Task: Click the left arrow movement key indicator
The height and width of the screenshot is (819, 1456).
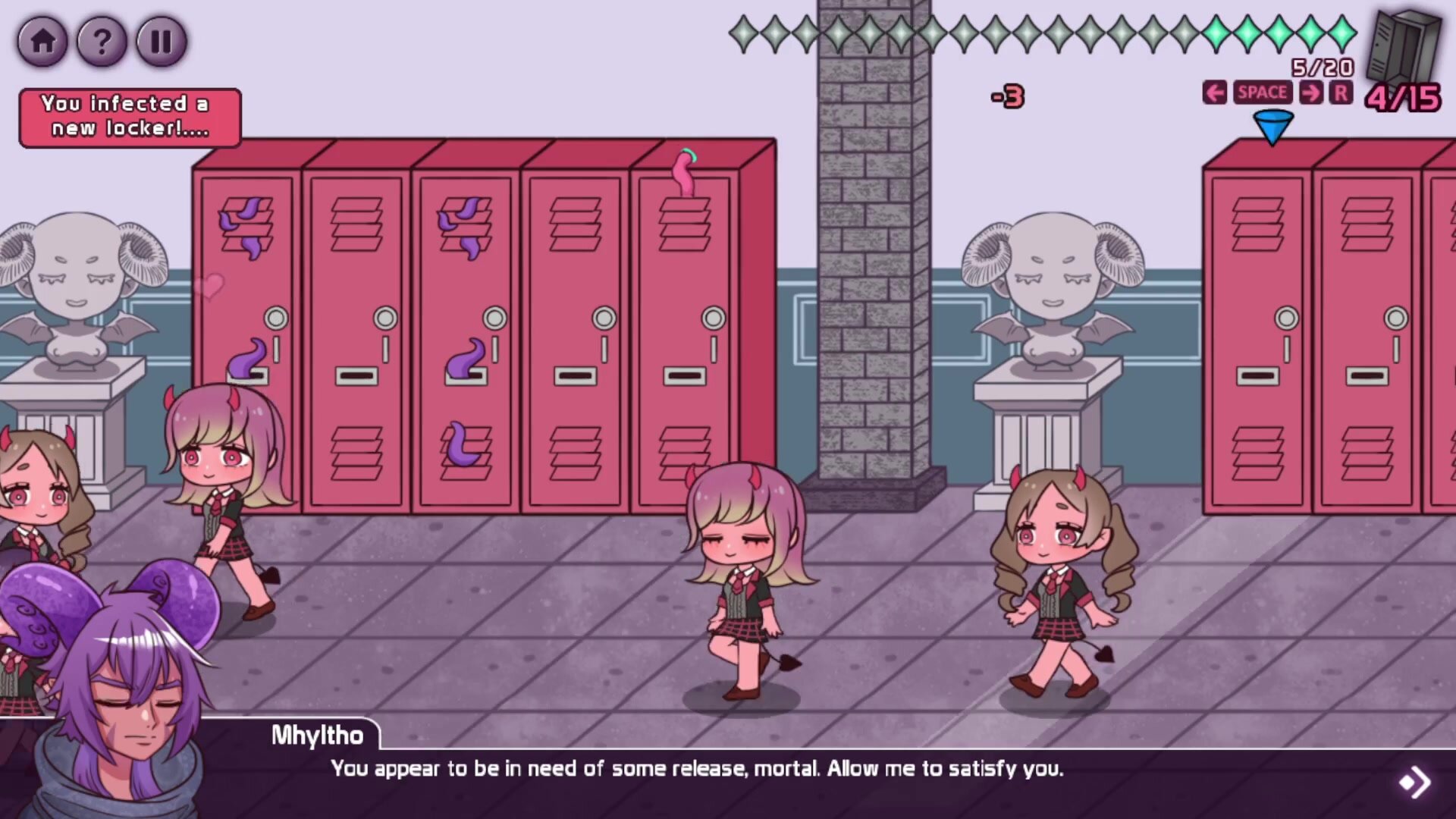Action: pos(1216,93)
